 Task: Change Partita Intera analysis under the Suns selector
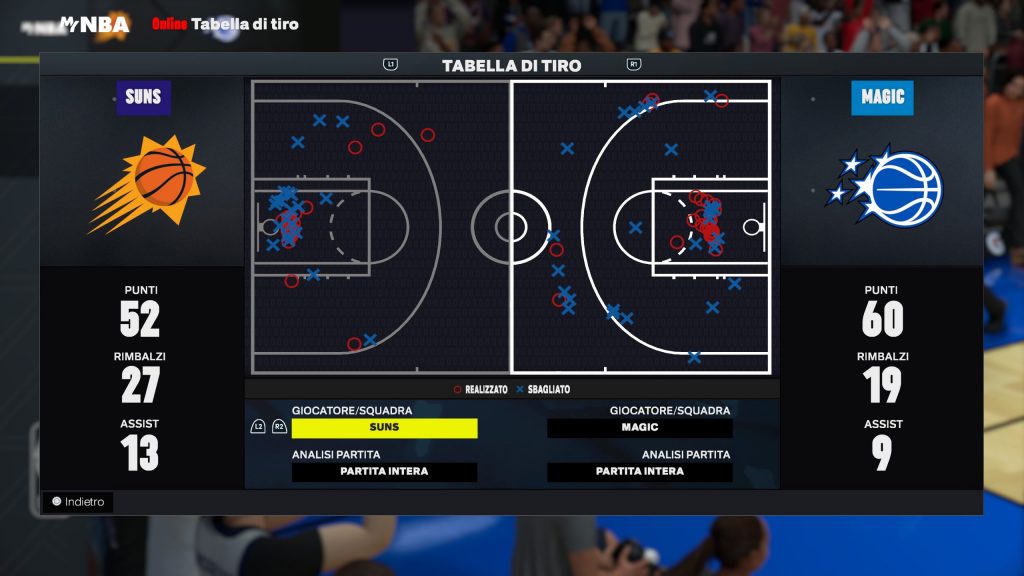coord(384,472)
